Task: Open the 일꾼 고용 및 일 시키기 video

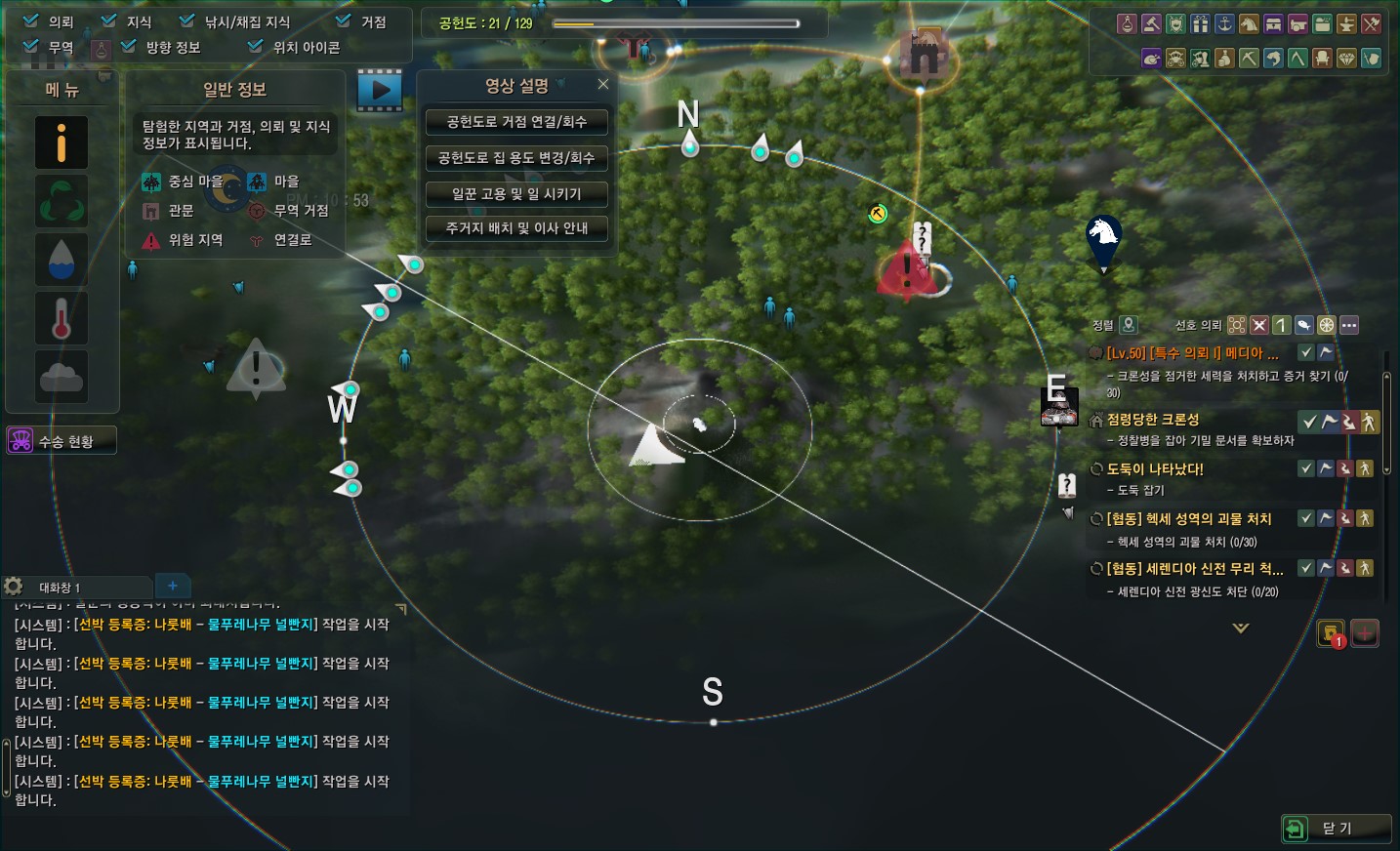Action: (516, 193)
